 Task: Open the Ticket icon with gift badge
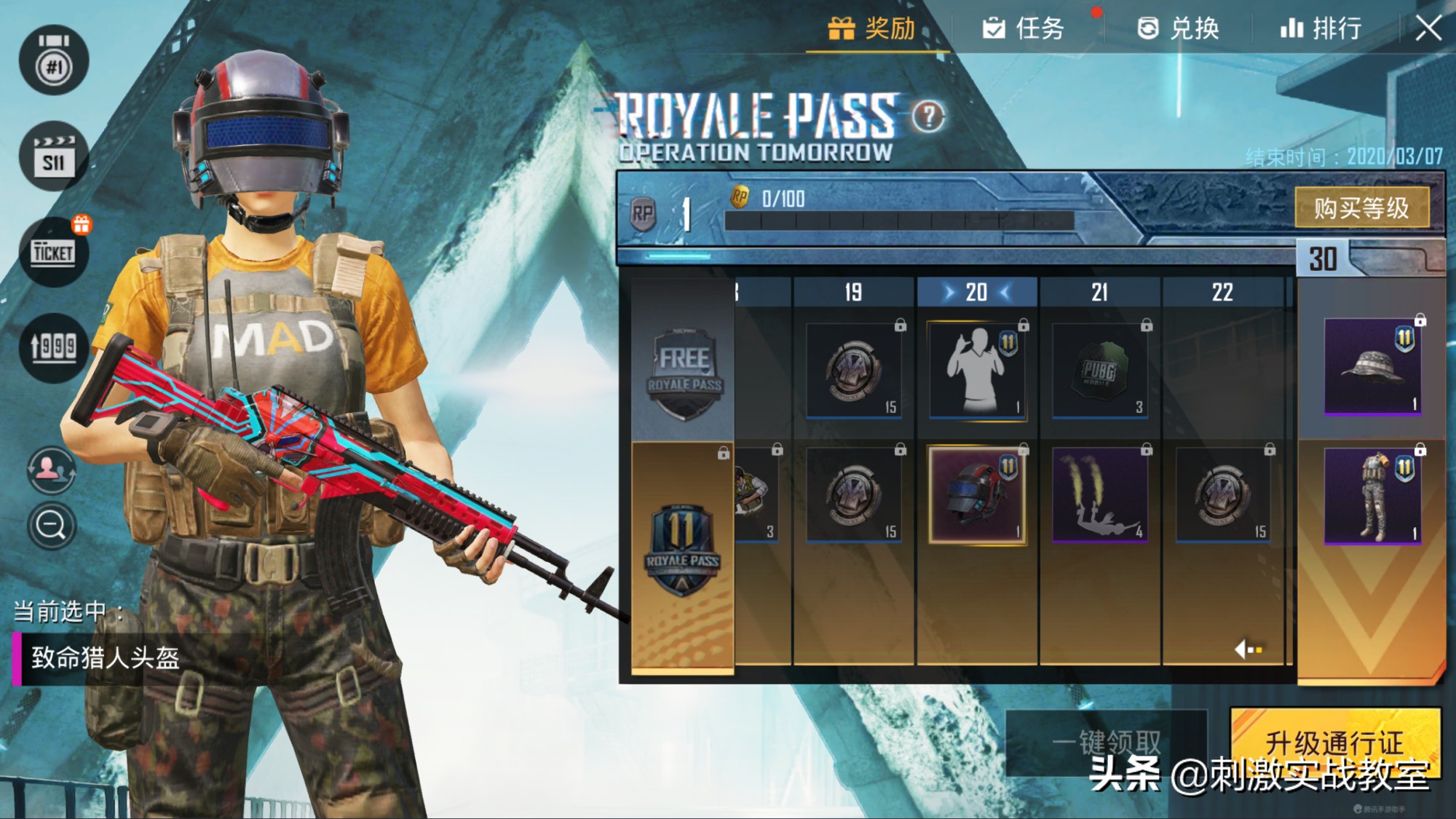point(54,252)
